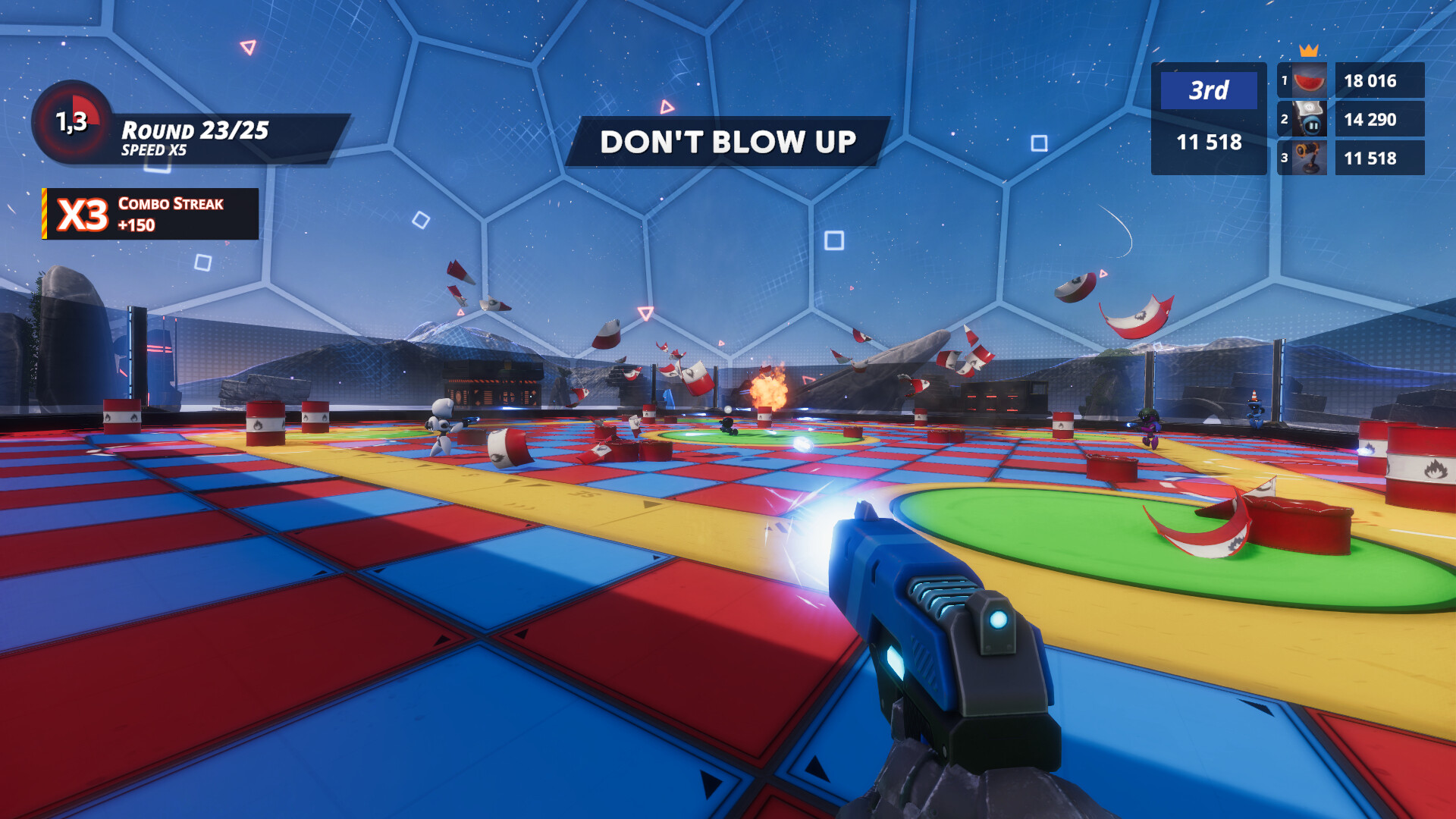Click the pause face on player 2's avatar

pyautogui.click(x=1312, y=126)
